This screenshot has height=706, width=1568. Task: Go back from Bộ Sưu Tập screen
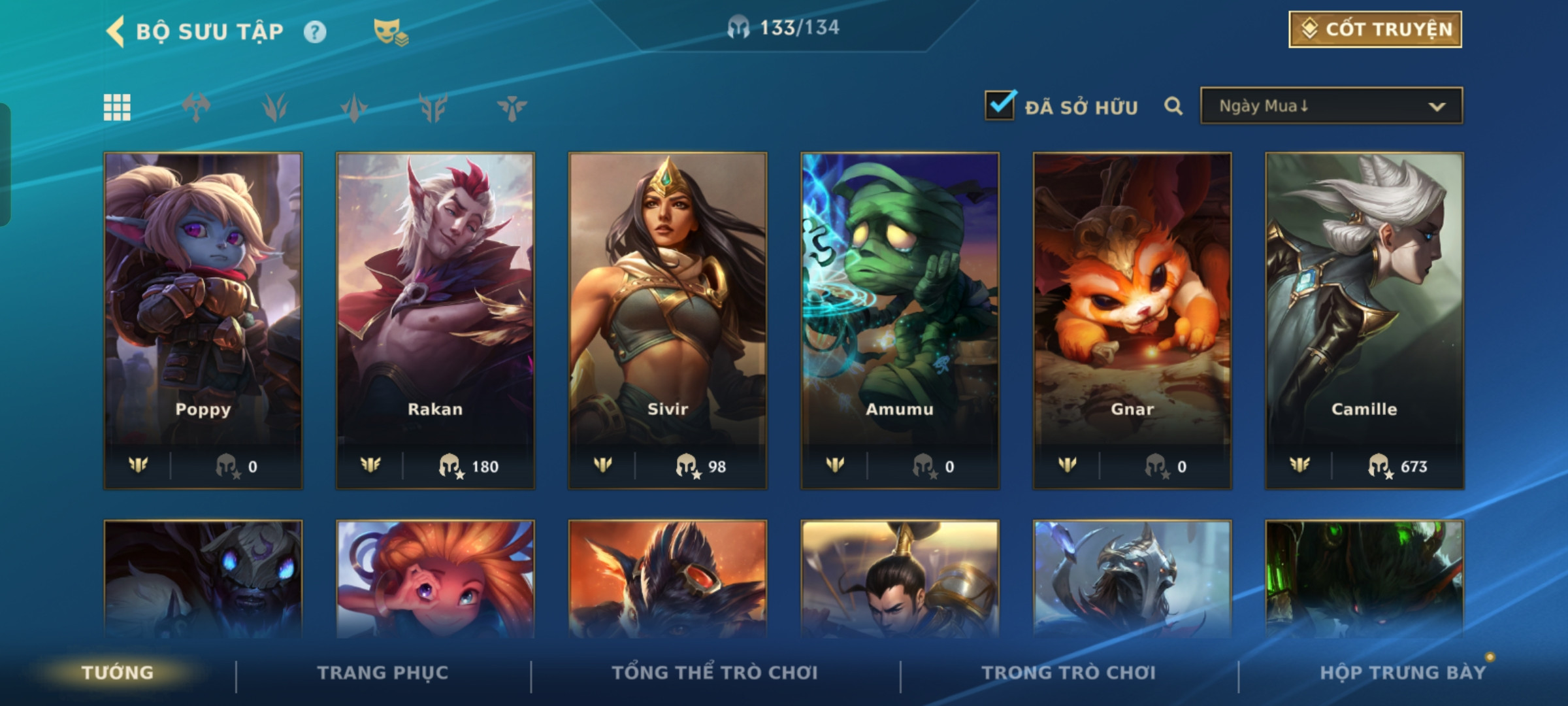coord(116,31)
